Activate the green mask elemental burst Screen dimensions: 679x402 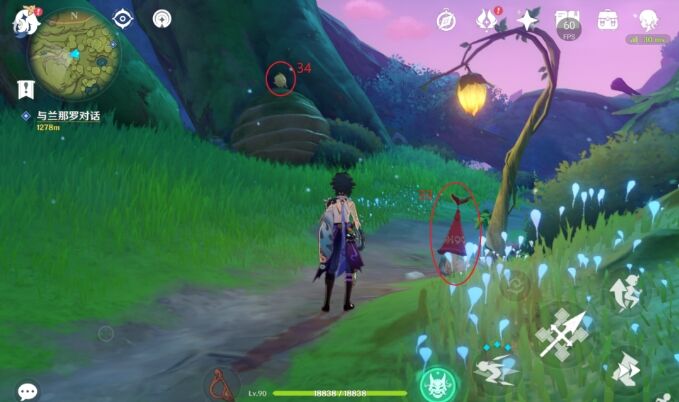437,383
